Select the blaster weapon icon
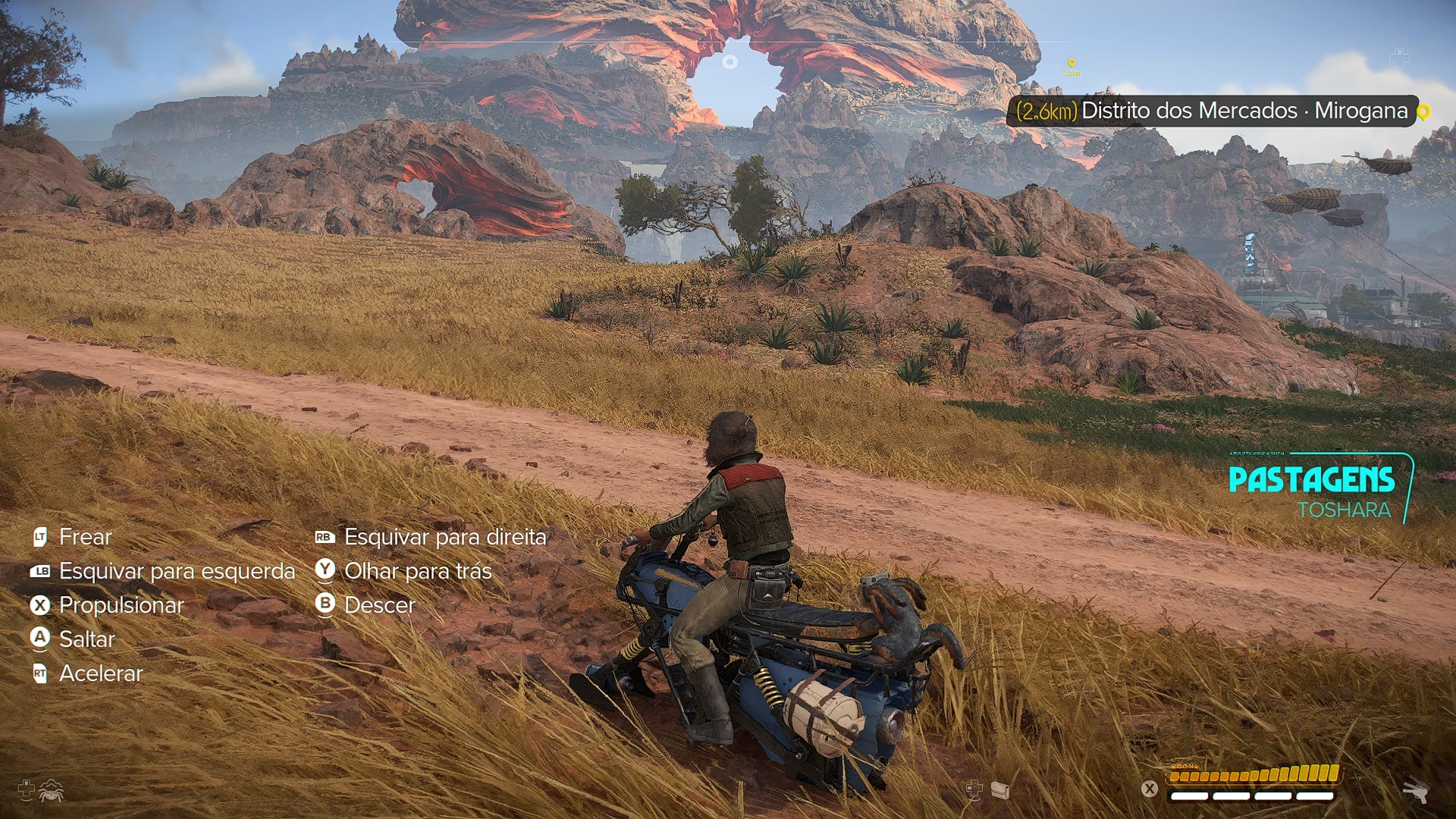This screenshot has width=1456, height=819. tap(1415, 790)
